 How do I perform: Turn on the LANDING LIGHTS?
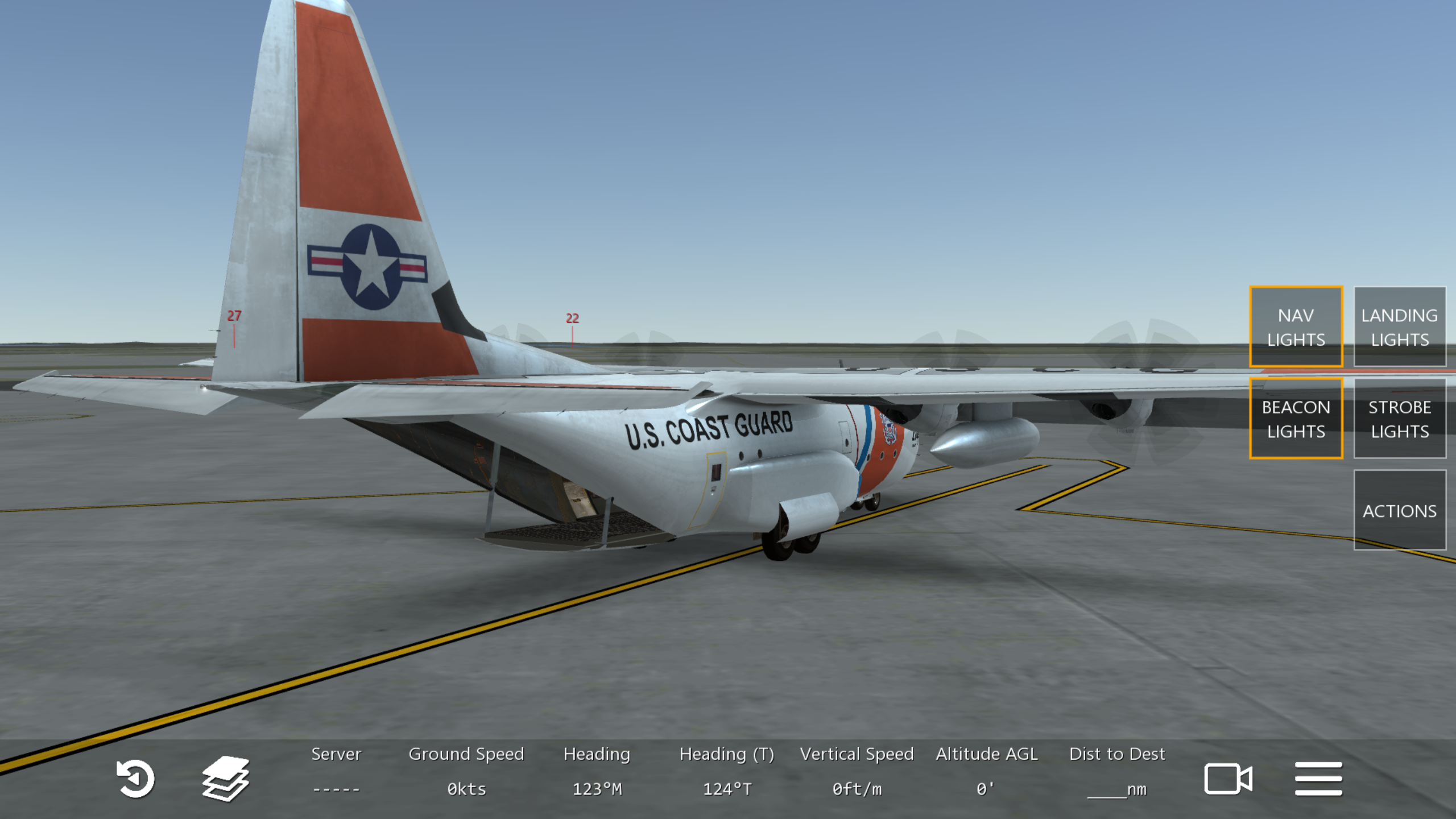pos(1399,327)
